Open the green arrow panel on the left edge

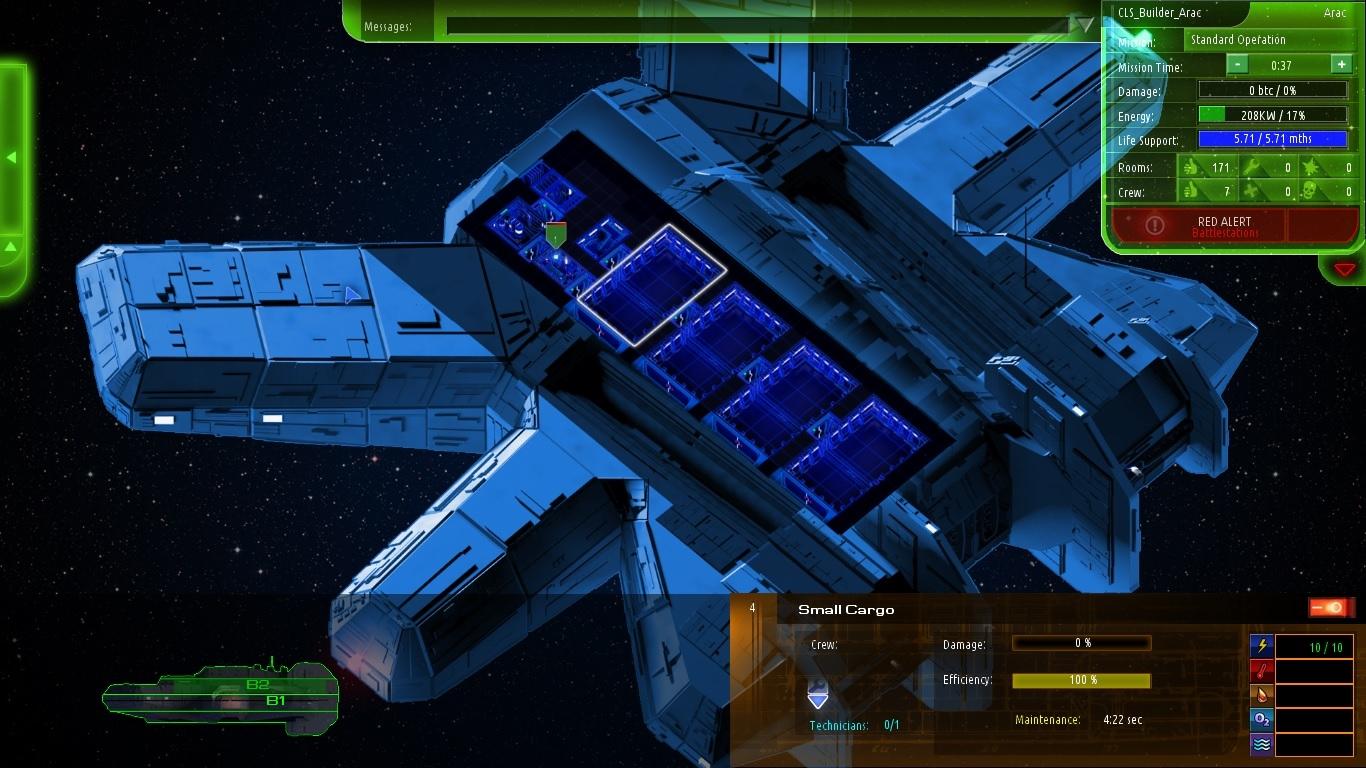click(12, 157)
